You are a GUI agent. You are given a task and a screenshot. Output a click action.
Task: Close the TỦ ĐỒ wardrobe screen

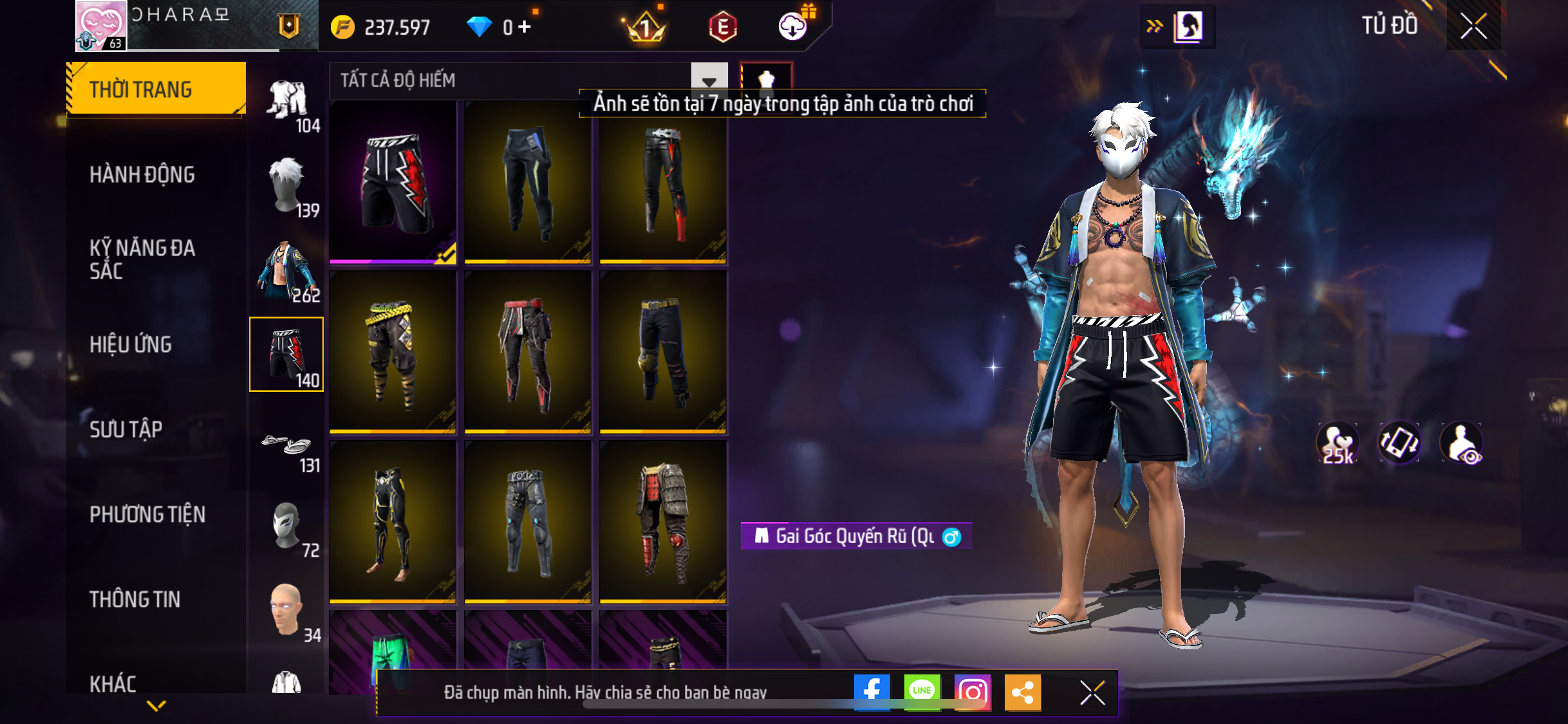[x=1473, y=26]
